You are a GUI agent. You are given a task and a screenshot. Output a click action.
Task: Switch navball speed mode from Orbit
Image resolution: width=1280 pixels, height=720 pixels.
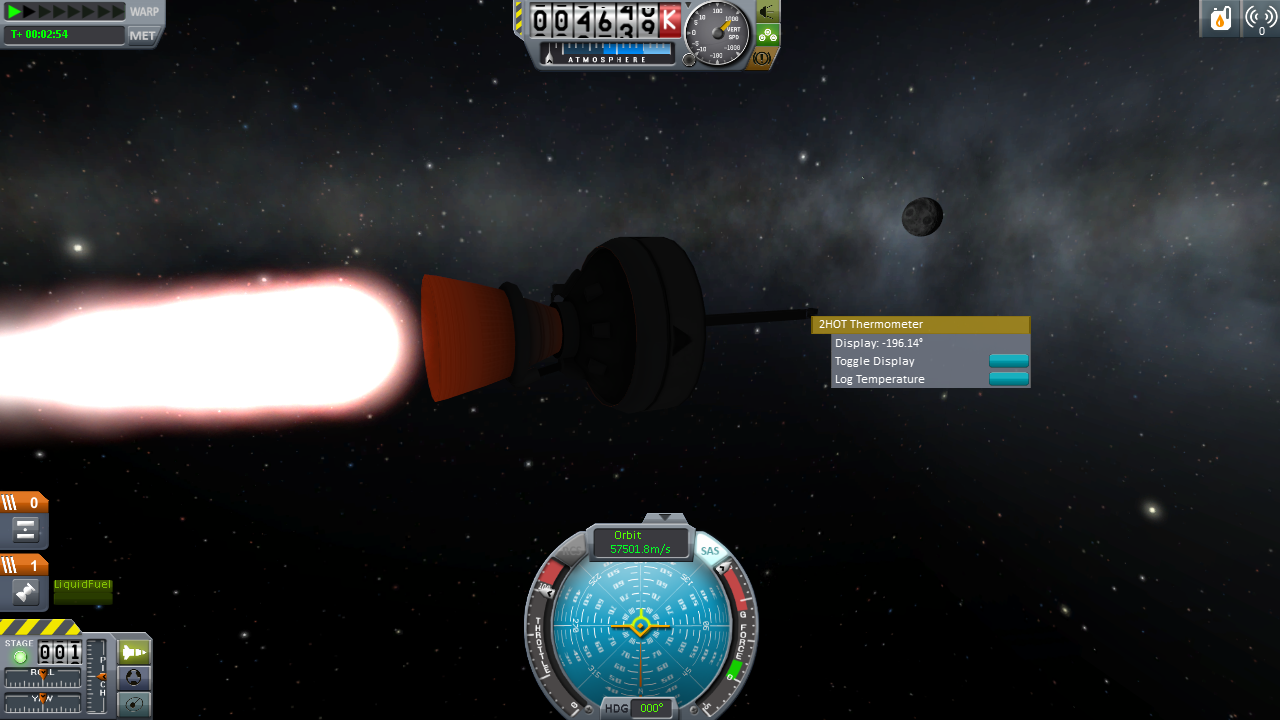click(x=640, y=543)
